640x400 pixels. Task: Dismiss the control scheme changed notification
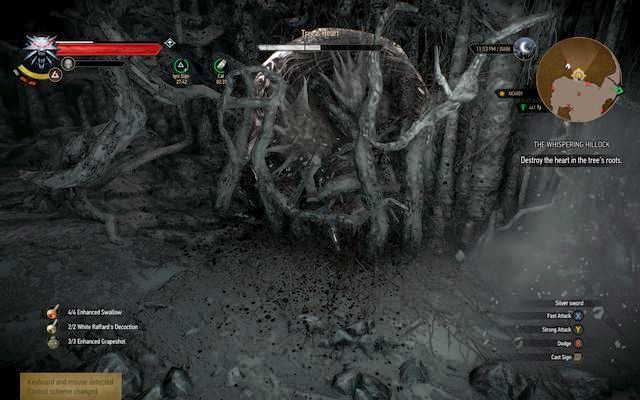(70, 386)
